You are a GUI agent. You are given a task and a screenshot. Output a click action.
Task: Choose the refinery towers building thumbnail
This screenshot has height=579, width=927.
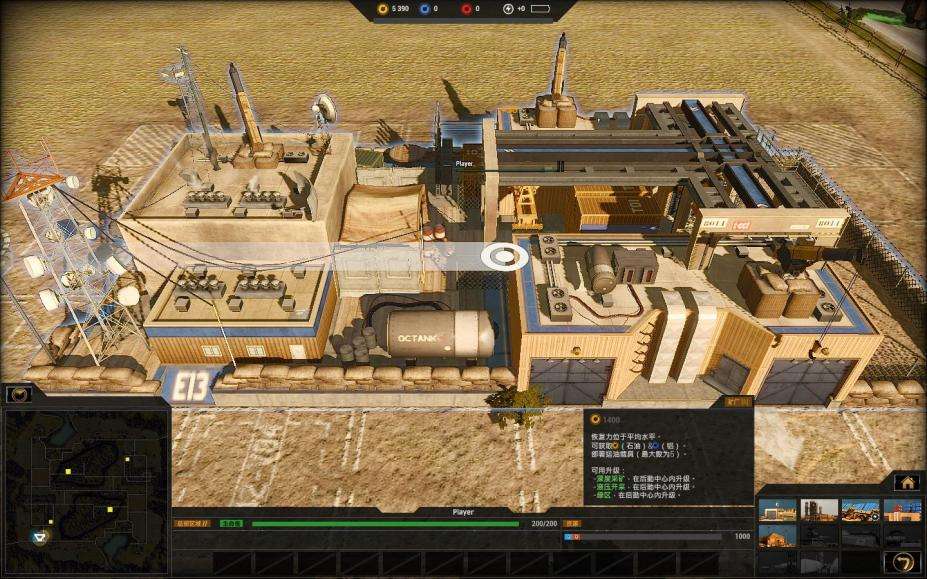(819, 510)
